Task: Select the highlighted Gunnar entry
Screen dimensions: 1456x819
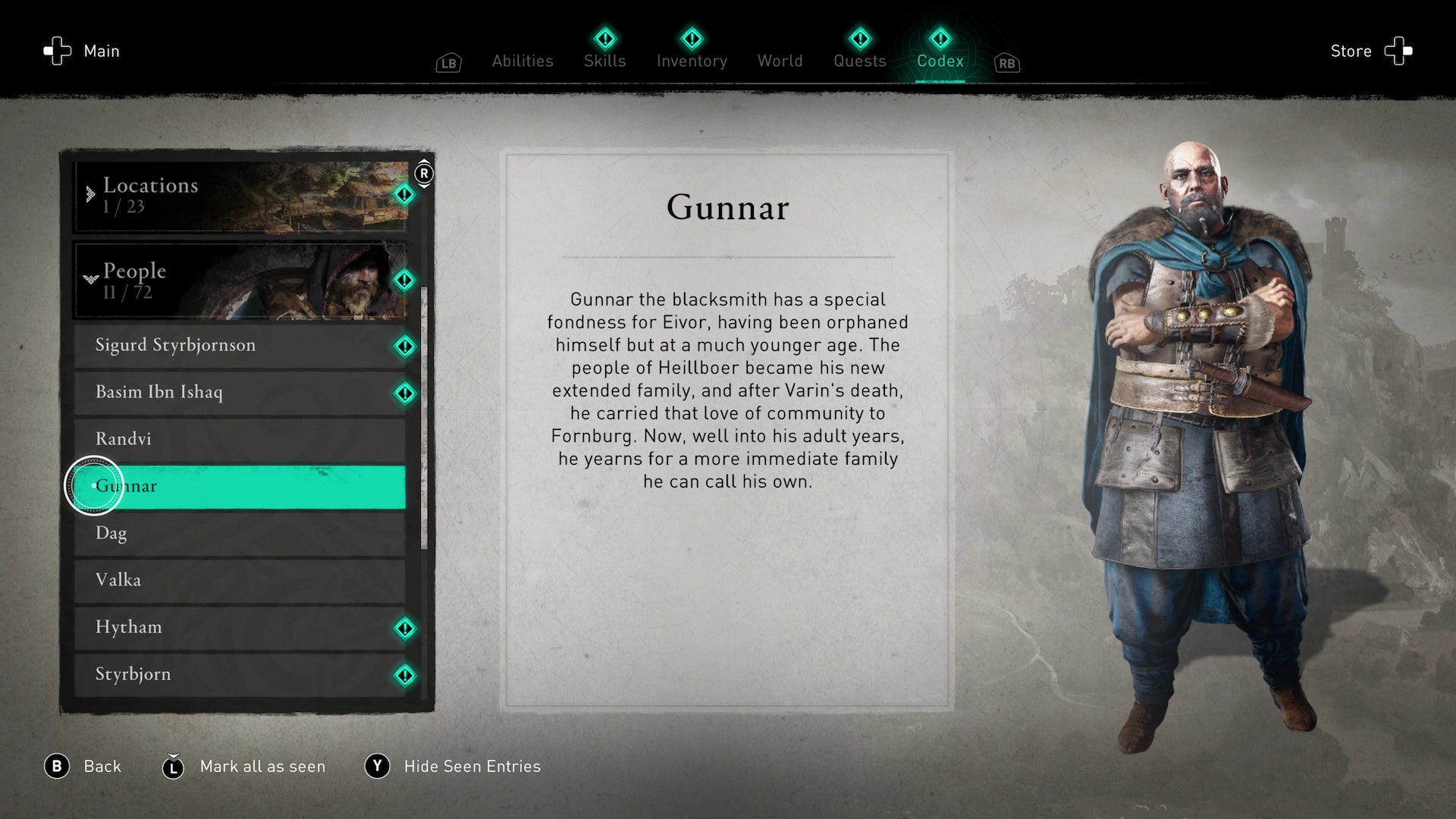Action: coord(240,486)
